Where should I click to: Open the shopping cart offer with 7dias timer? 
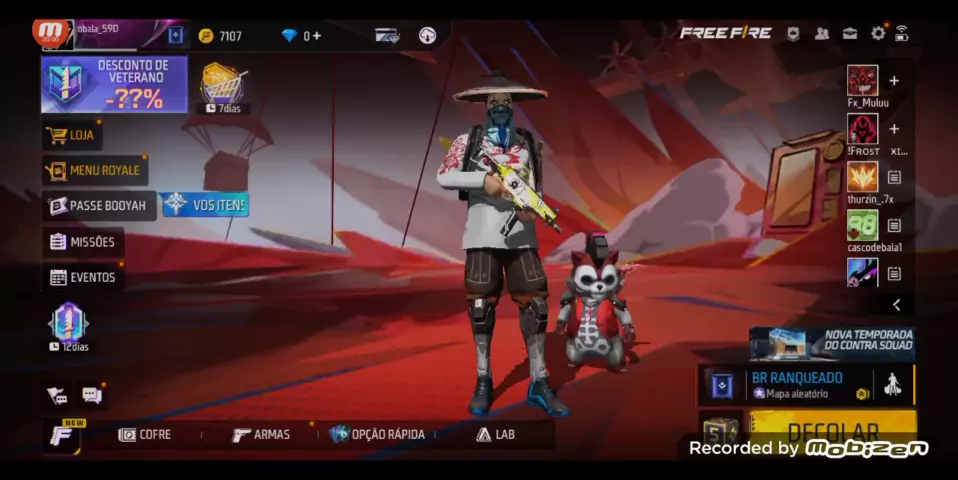pyautogui.click(x=222, y=86)
